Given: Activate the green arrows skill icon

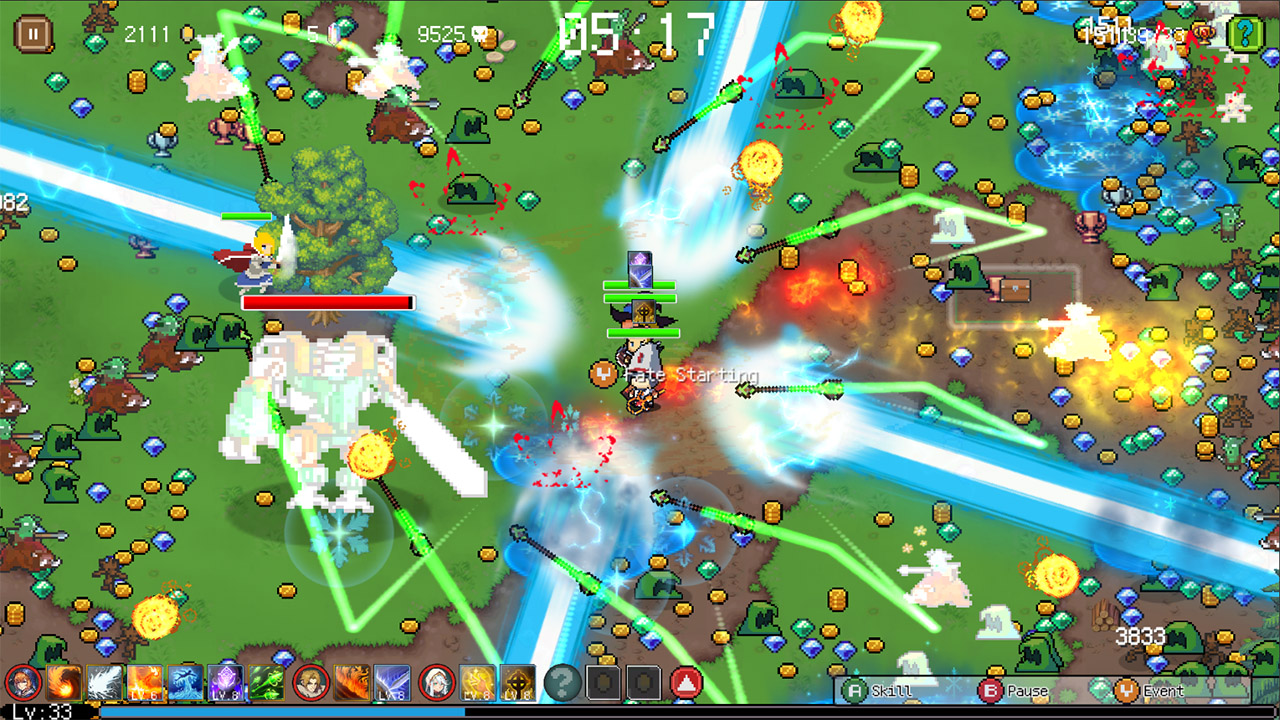Looking at the screenshot, I should (x=268, y=682).
